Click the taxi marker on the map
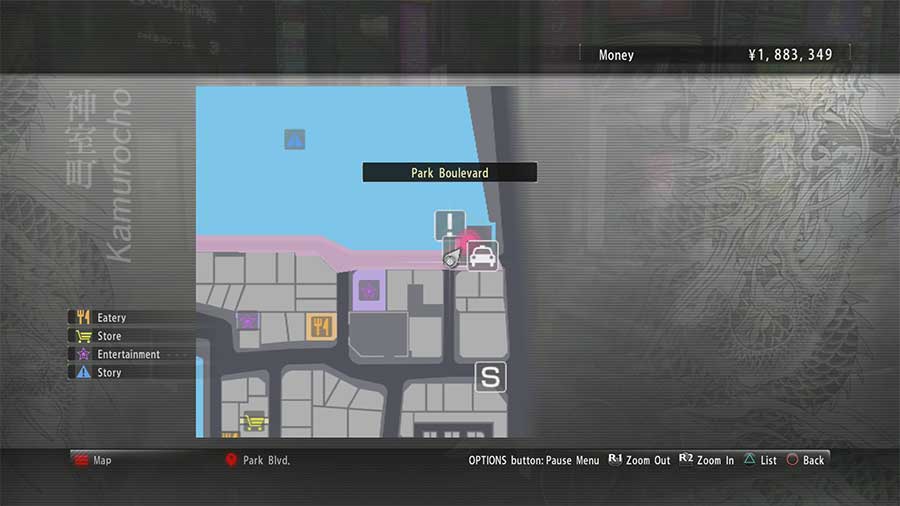 (482, 256)
